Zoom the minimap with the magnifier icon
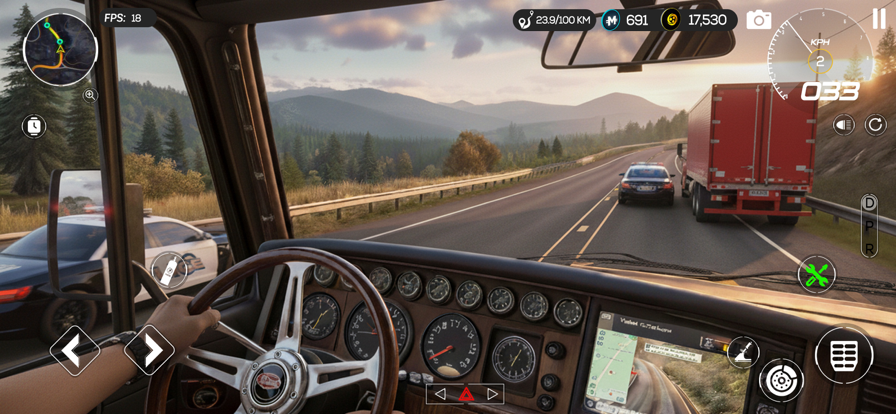The width and height of the screenshot is (896, 414). [90, 95]
